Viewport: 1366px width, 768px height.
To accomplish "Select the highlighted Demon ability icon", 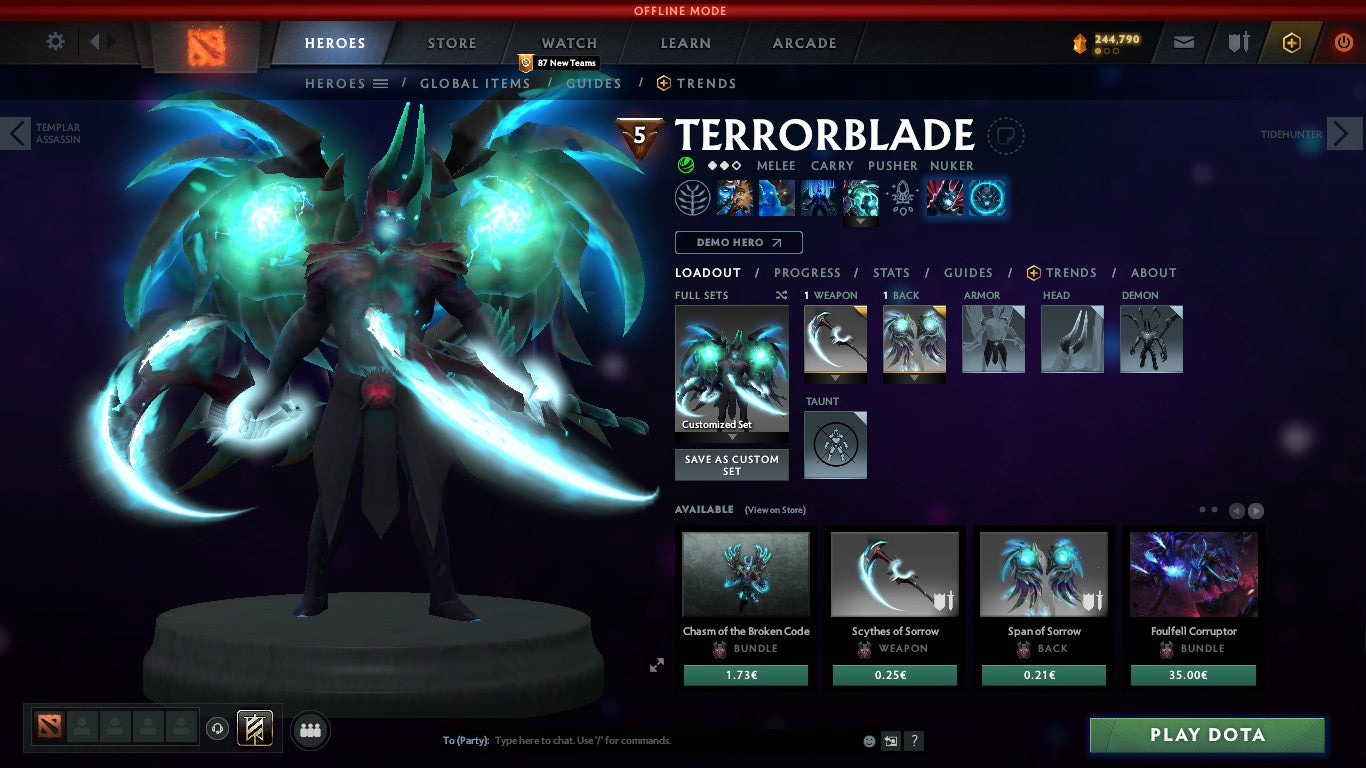I will point(985,197).
